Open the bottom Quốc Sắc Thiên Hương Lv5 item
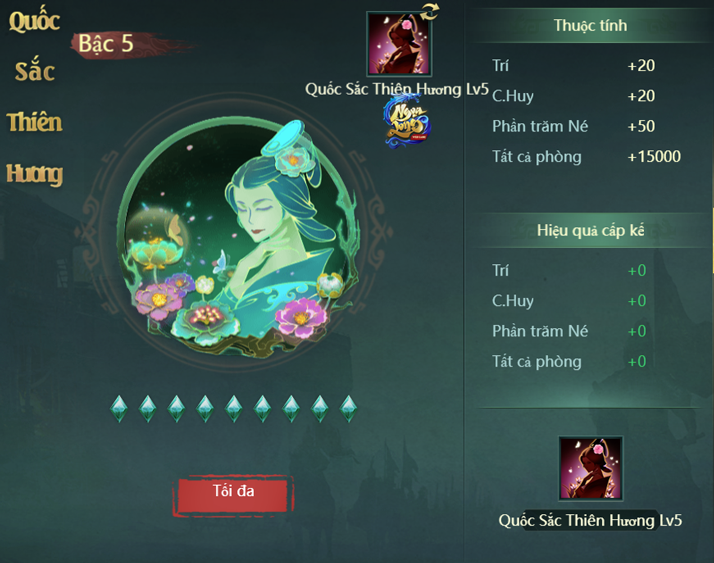 click(590, 468)
